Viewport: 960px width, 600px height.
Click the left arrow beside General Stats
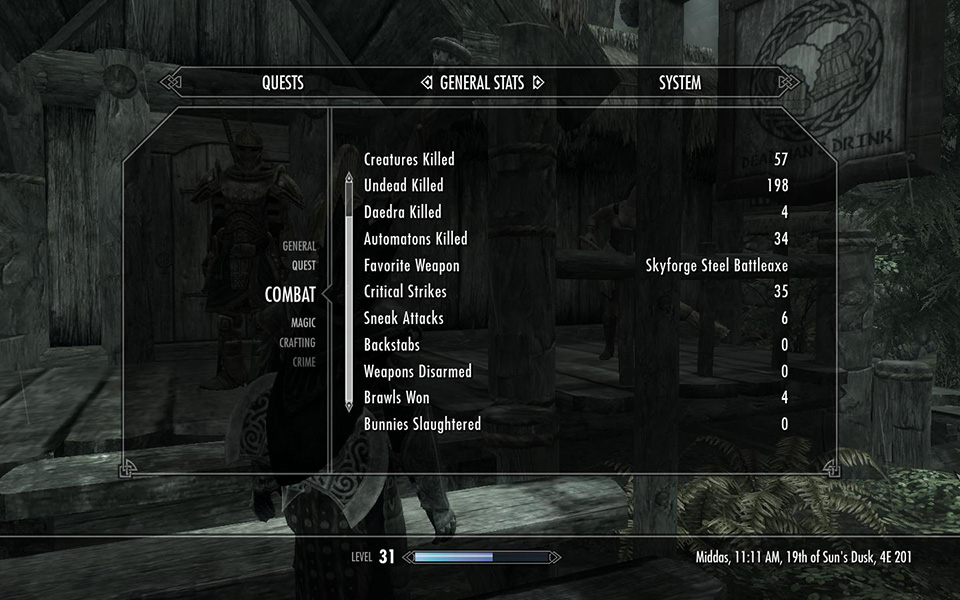pos(426,83)
